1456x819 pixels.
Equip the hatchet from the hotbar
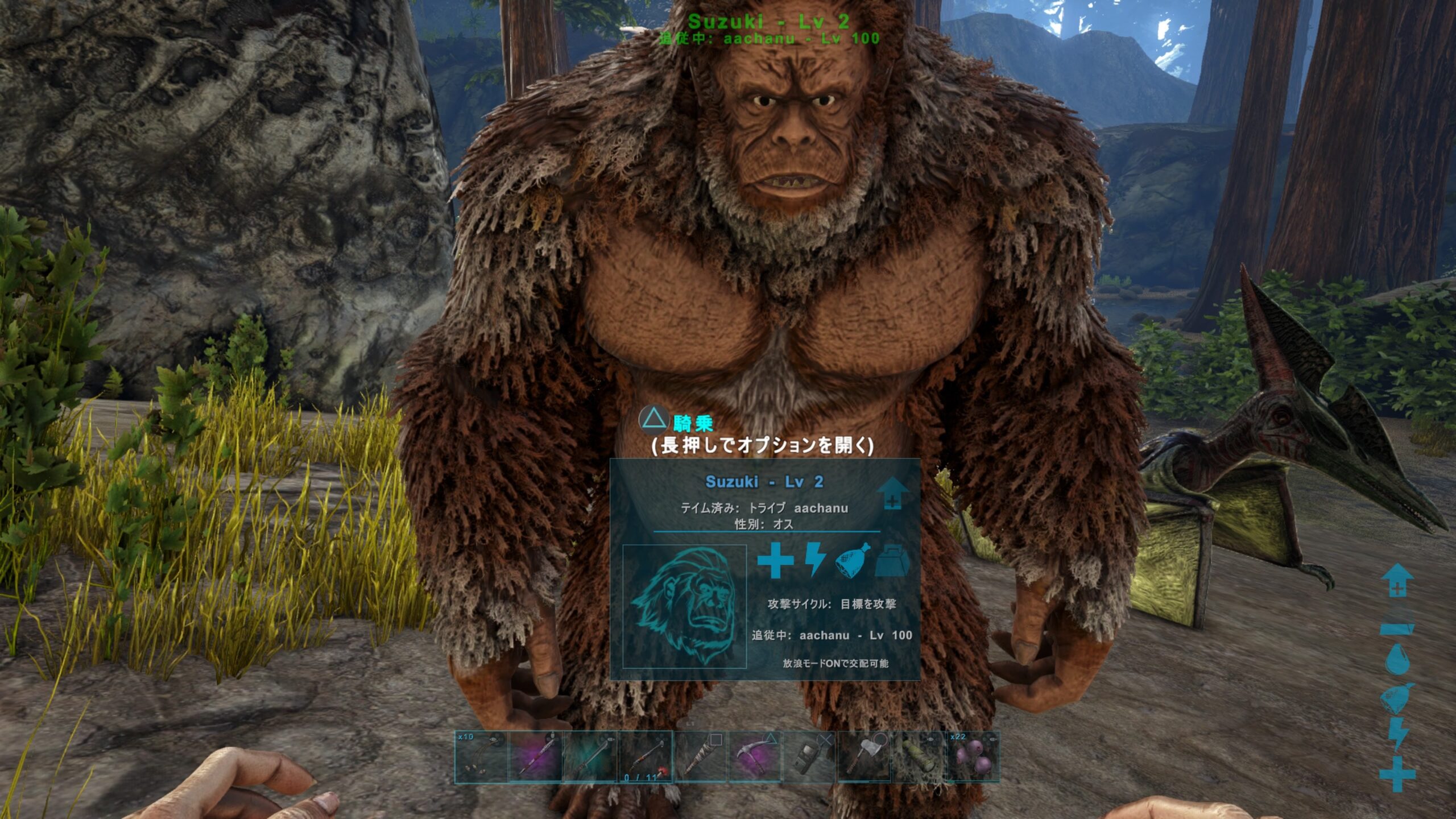point(864,757)
